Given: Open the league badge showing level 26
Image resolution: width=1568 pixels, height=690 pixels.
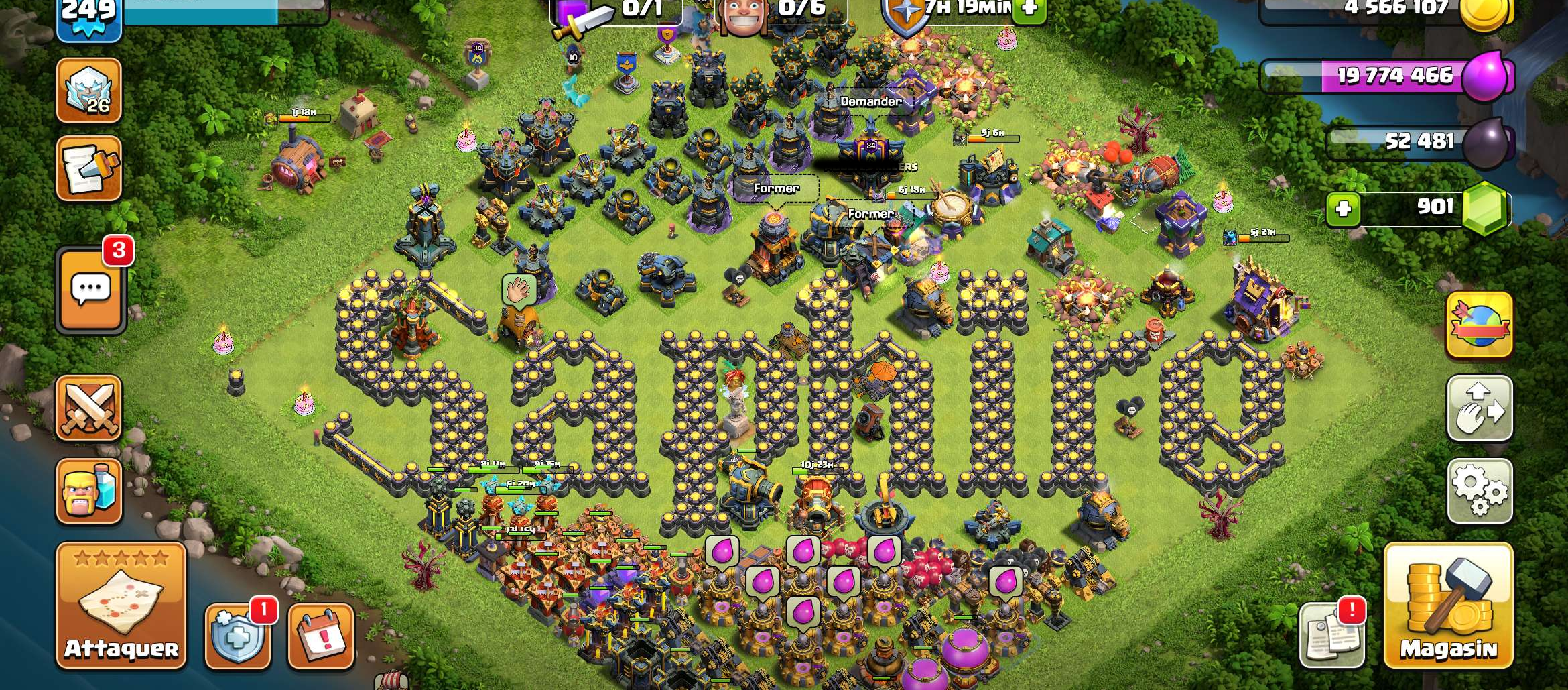Looking at the screenshot, I should pyautogui.click(x=89, y=92).
